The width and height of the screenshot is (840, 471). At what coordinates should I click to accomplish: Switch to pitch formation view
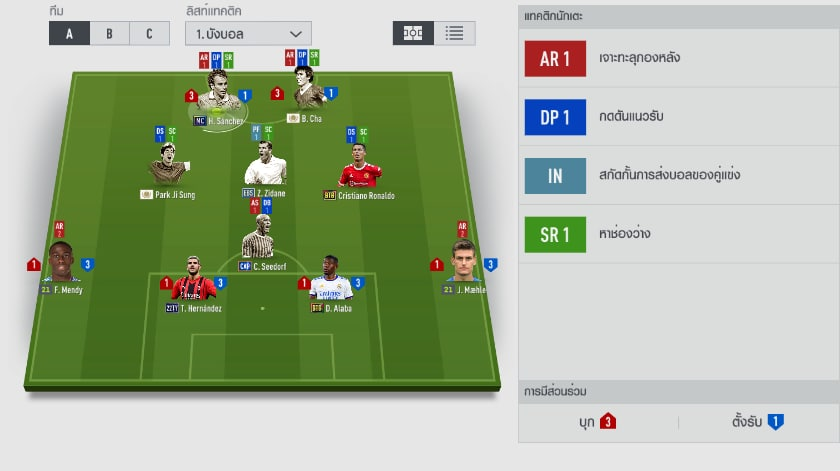click(x=413, y=33)
